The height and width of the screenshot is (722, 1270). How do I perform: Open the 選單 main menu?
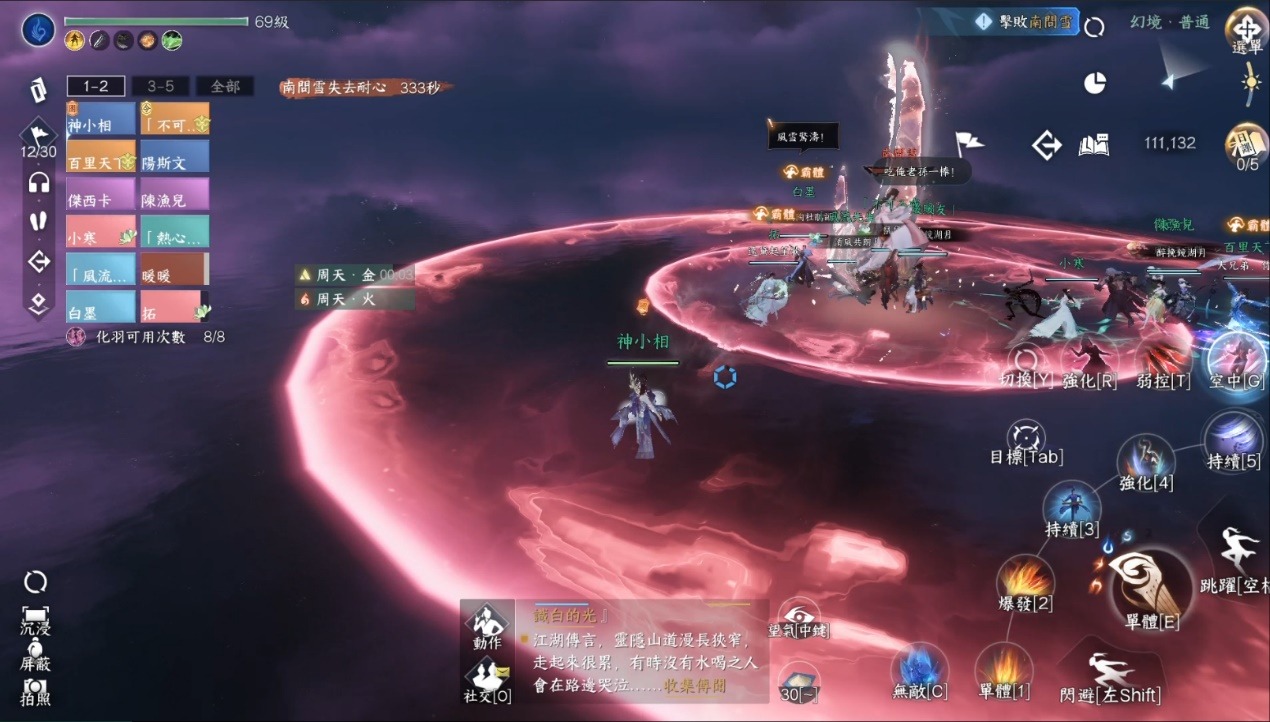[1247, 31]
